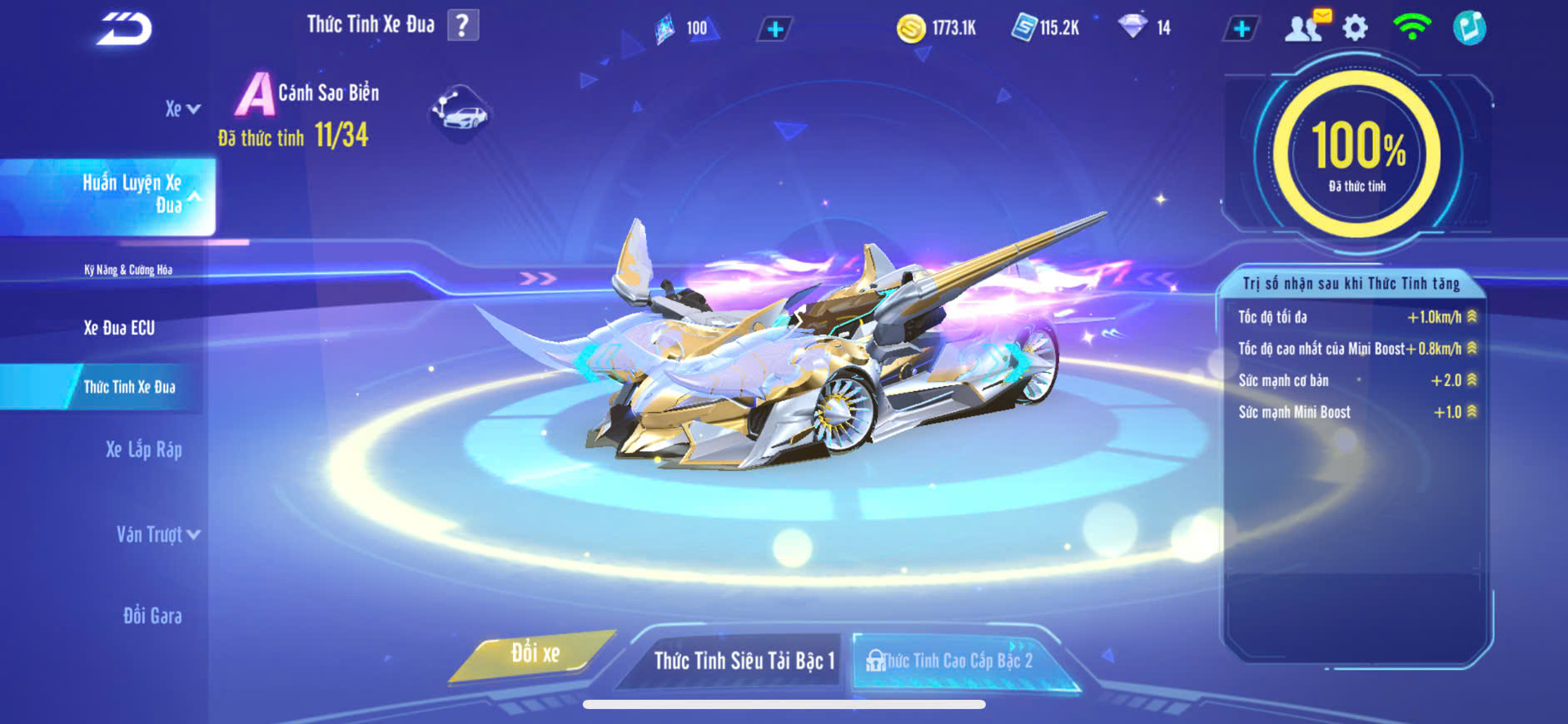1568x724 pixels.
Task: Open the question mark help button
Action: click(463, 26)
